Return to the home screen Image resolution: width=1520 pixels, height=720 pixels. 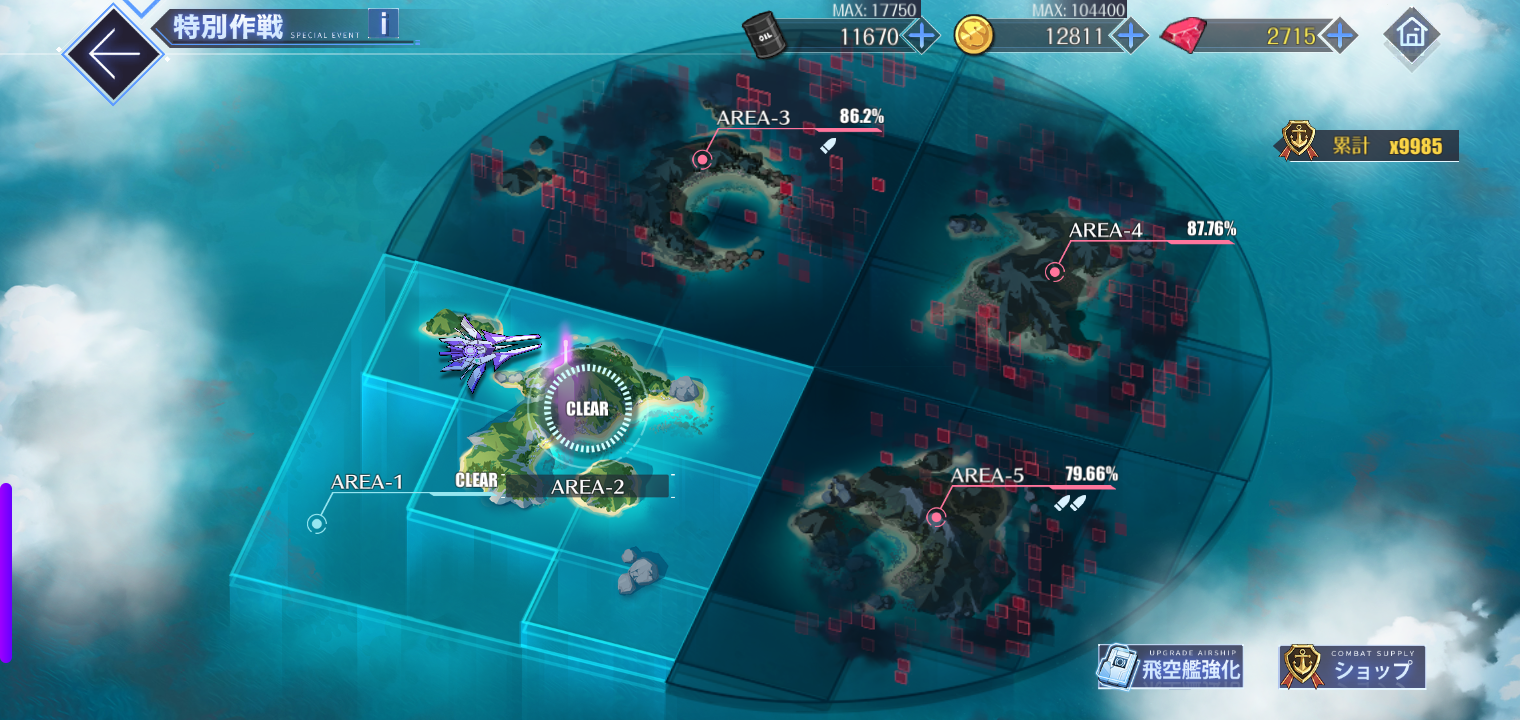(1411, 35)
